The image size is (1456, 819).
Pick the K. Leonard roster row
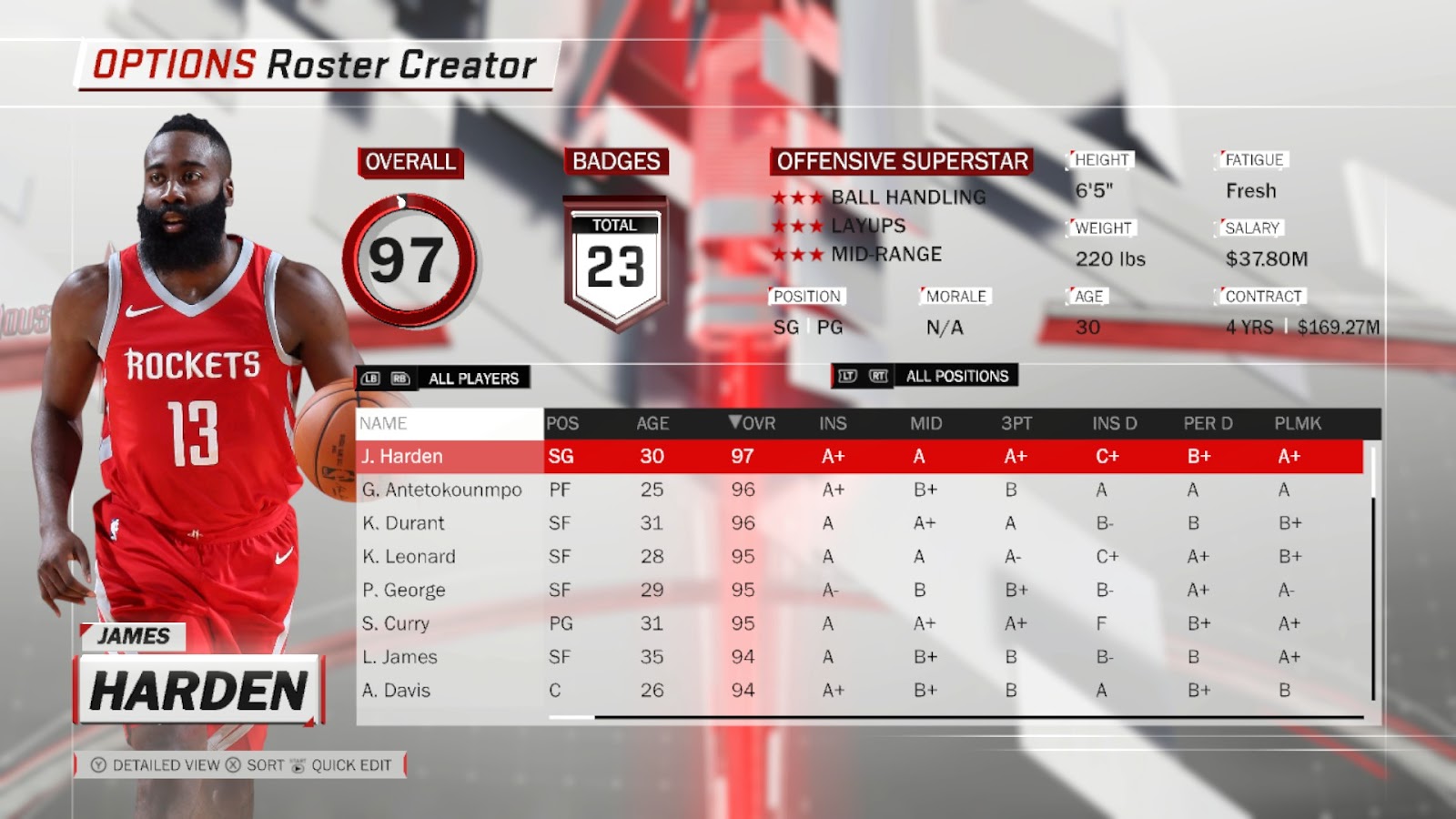(x=409, y=557)
